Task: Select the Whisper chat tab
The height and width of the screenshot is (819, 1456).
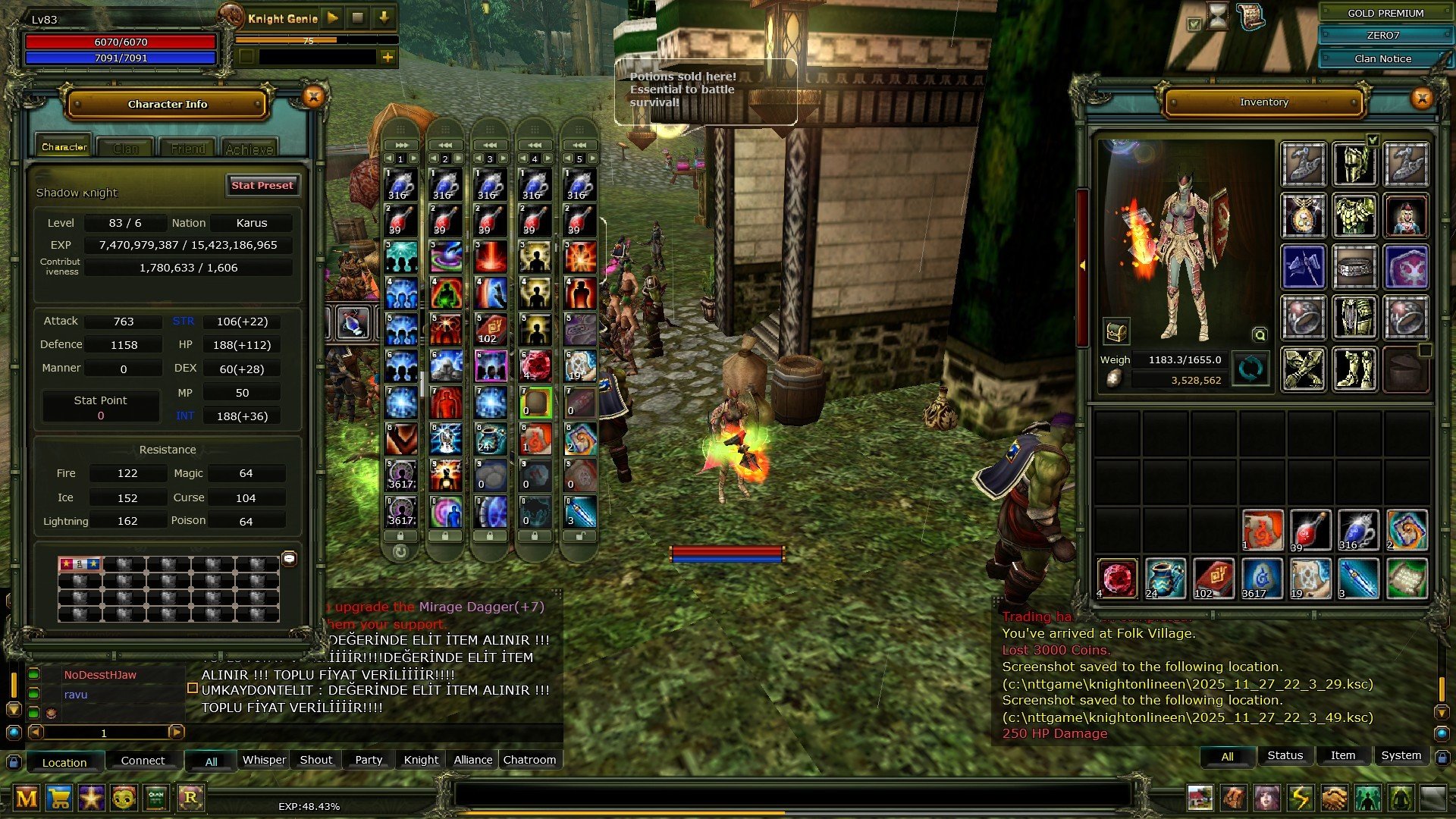Action: (x=264, y=760)
